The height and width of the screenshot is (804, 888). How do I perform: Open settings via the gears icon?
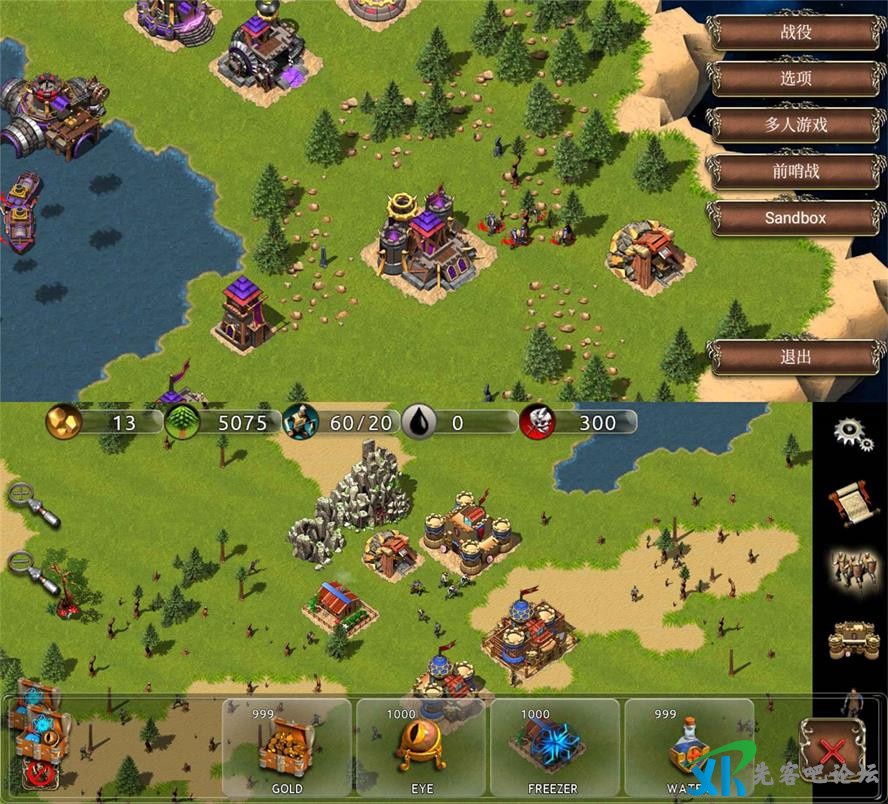pyautogui.click(x=852, y=433)
